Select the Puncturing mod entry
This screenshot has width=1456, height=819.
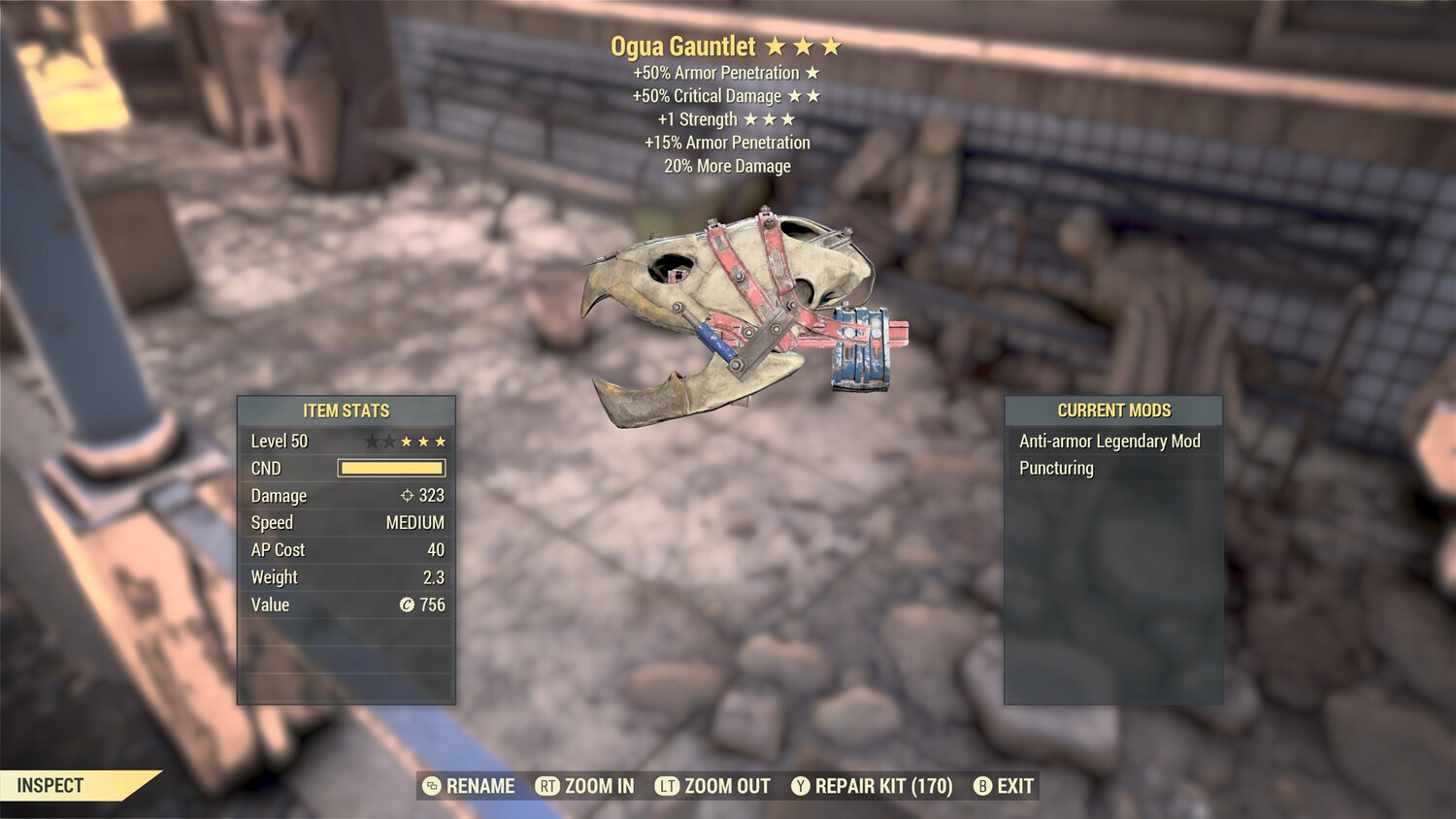click(1055, 468)
